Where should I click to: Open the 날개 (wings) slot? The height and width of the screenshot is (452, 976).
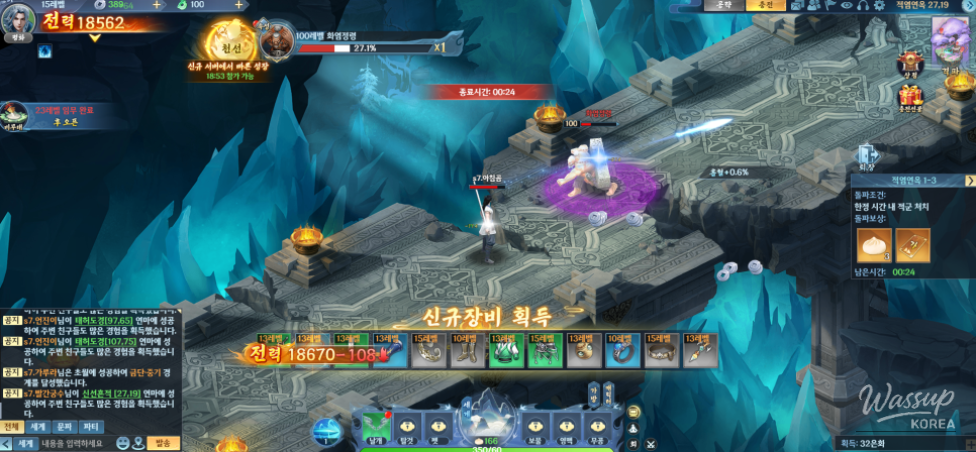tap(375, 425)
